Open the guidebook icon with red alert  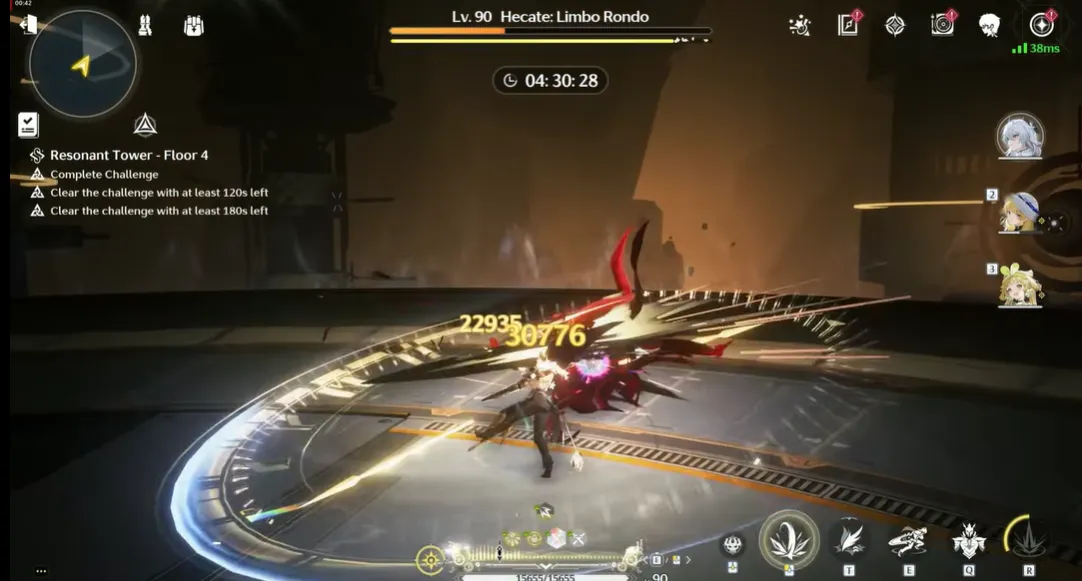pos(848,25)
